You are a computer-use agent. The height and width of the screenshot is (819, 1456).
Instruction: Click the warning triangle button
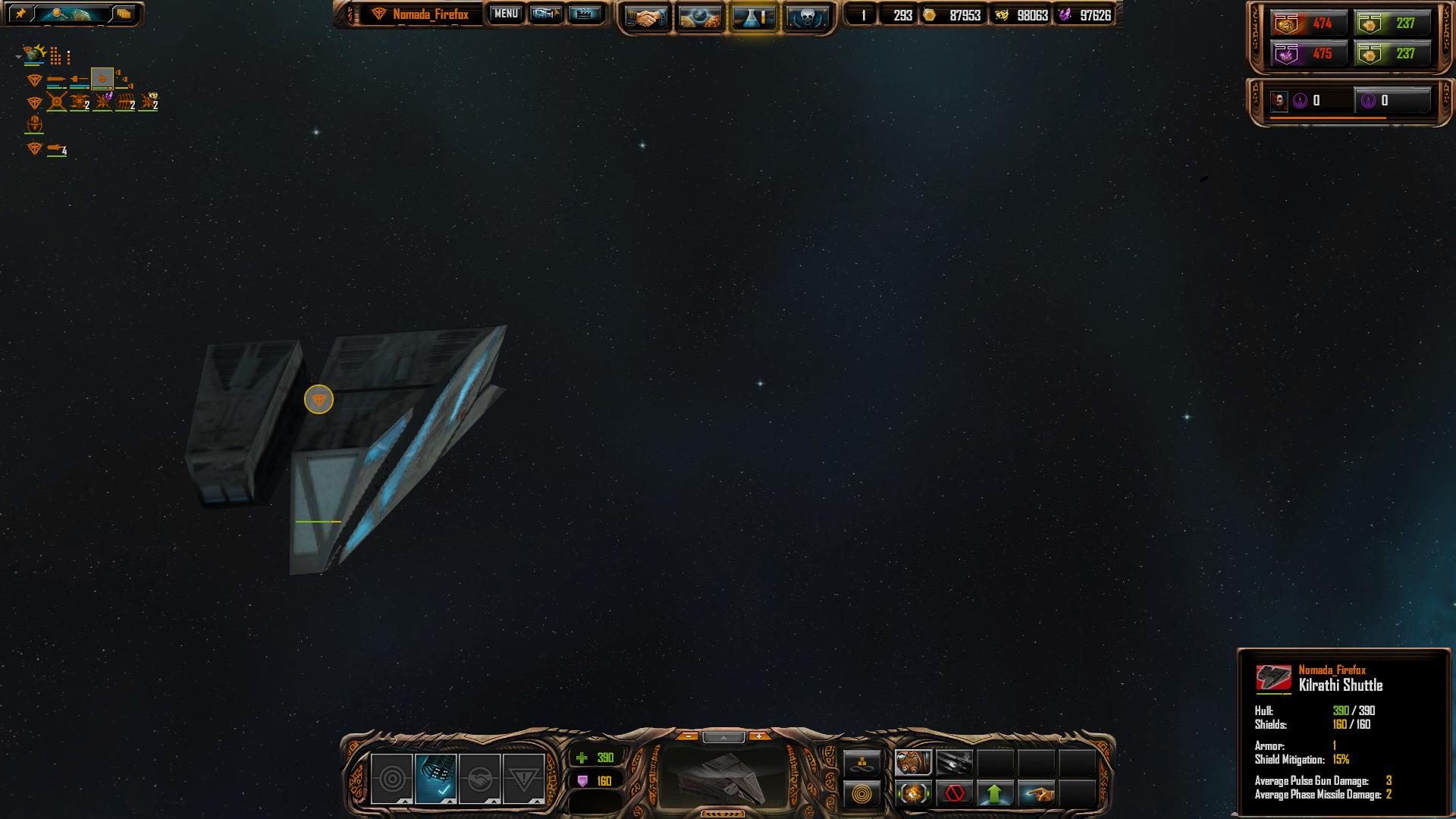click(x=523, y=779)
